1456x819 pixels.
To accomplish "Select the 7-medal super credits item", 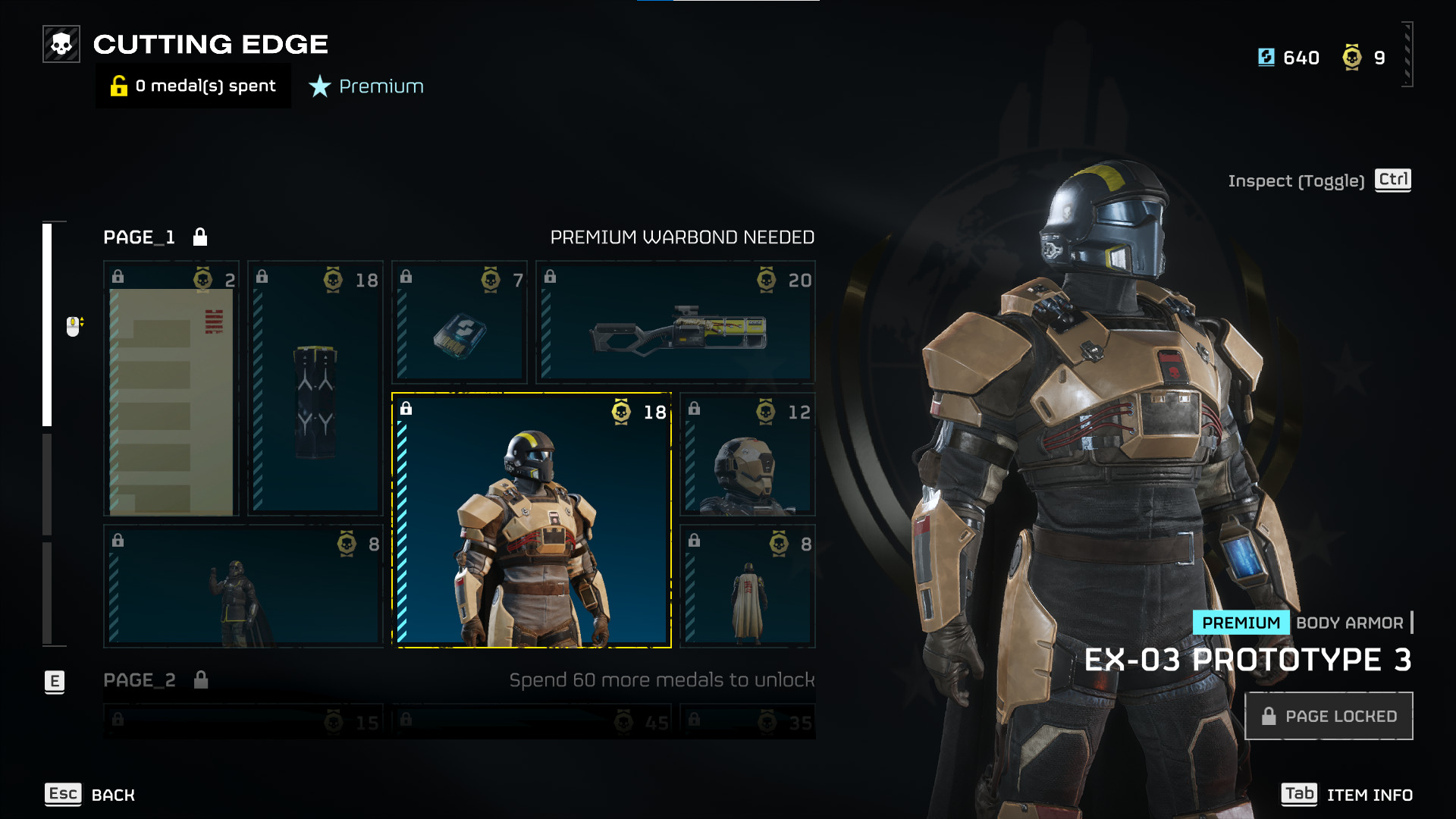I will [460, 323].
